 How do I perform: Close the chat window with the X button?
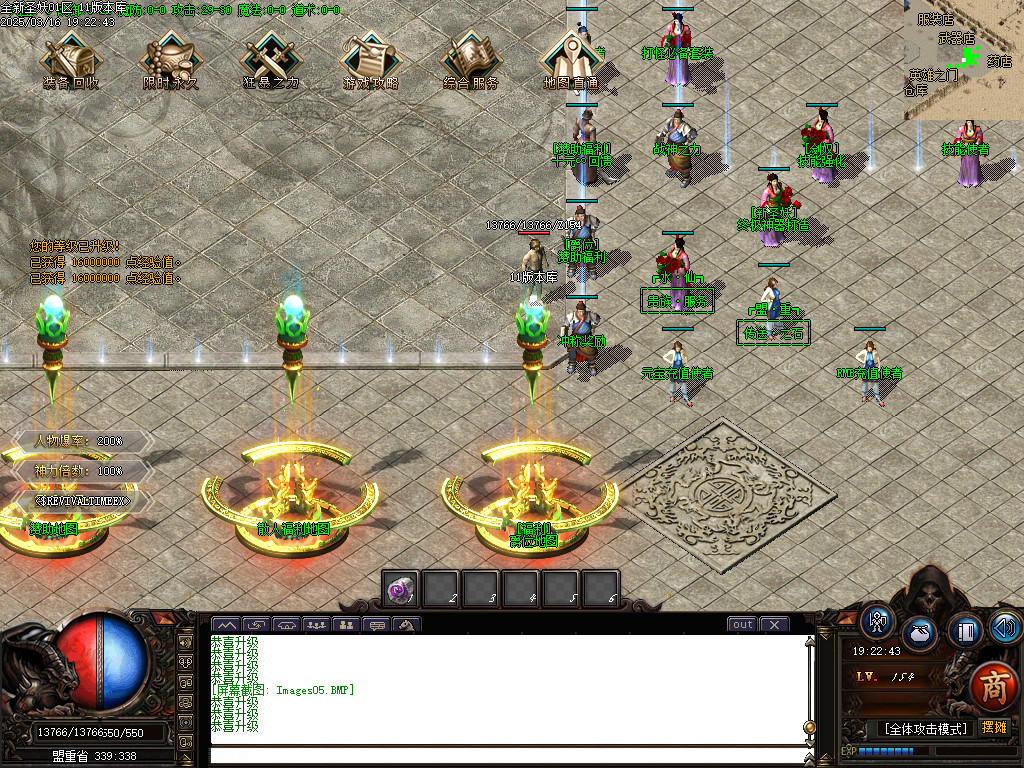click(x=774, y=625)
